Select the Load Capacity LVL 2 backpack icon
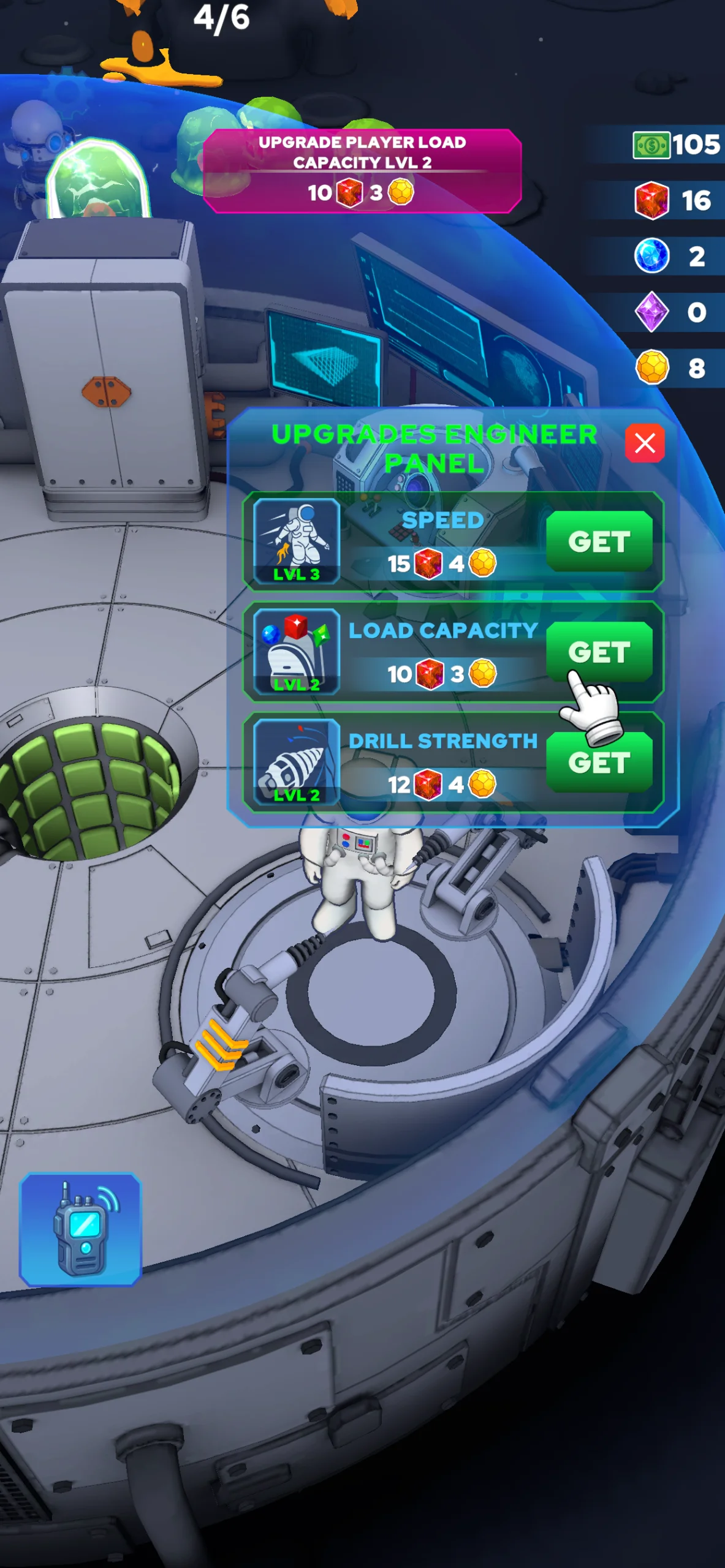This screenshot has width=725, height=1568. coord(297,651)
